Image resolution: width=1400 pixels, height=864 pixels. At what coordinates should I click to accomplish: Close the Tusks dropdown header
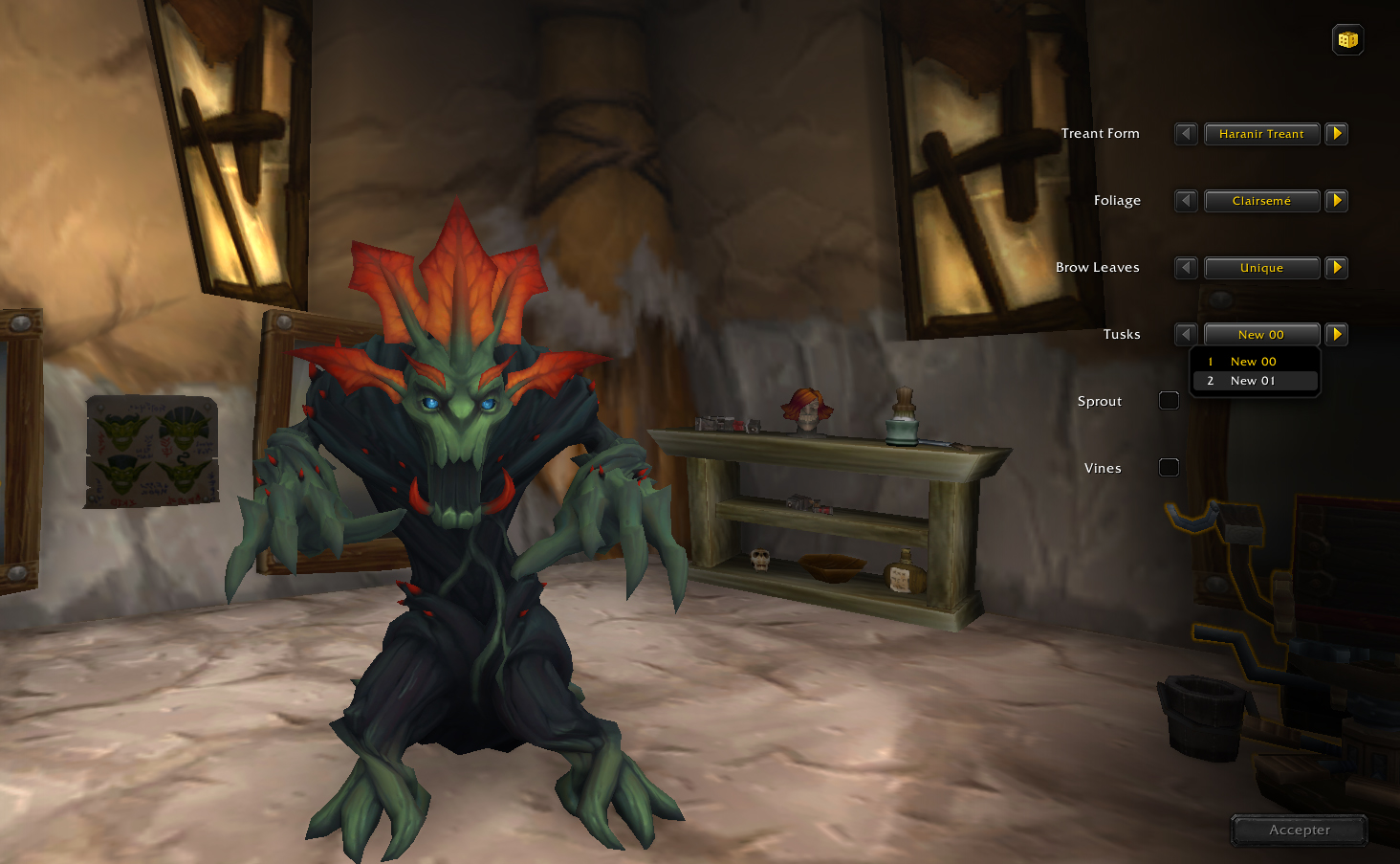pyautogui.click(x=1261, y=335)
